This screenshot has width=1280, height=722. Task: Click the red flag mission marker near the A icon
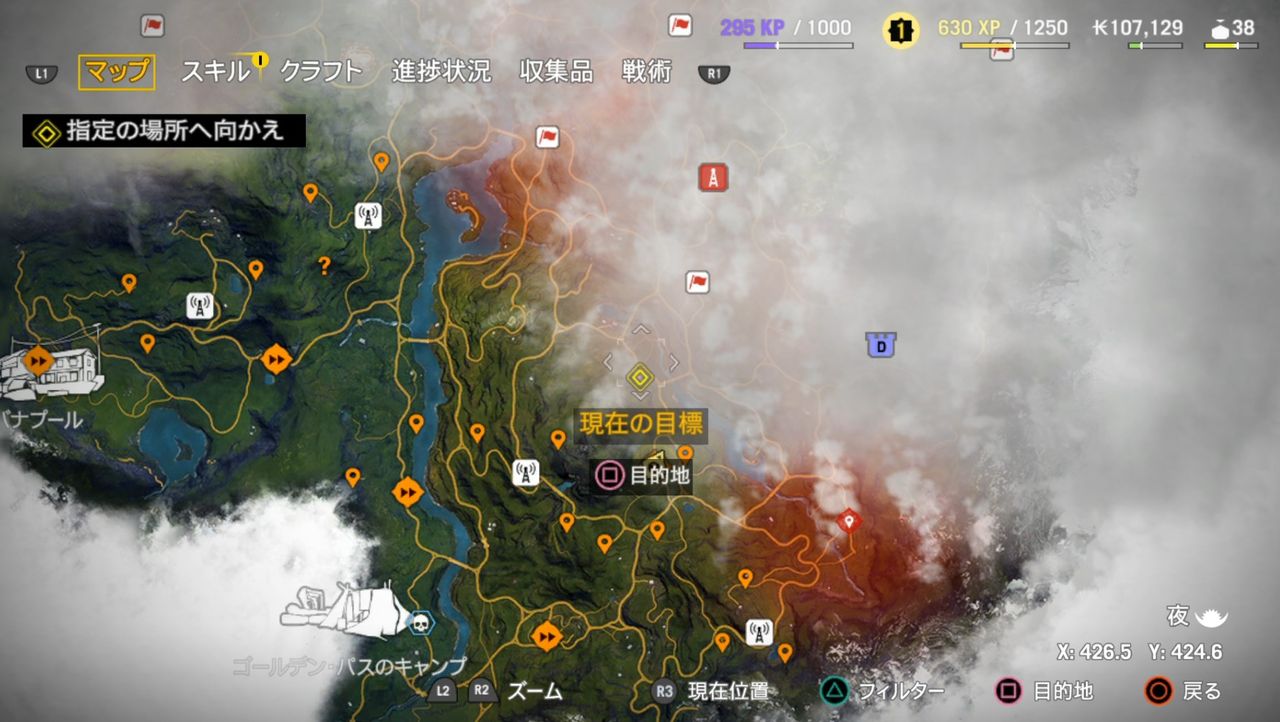(698, 282)
